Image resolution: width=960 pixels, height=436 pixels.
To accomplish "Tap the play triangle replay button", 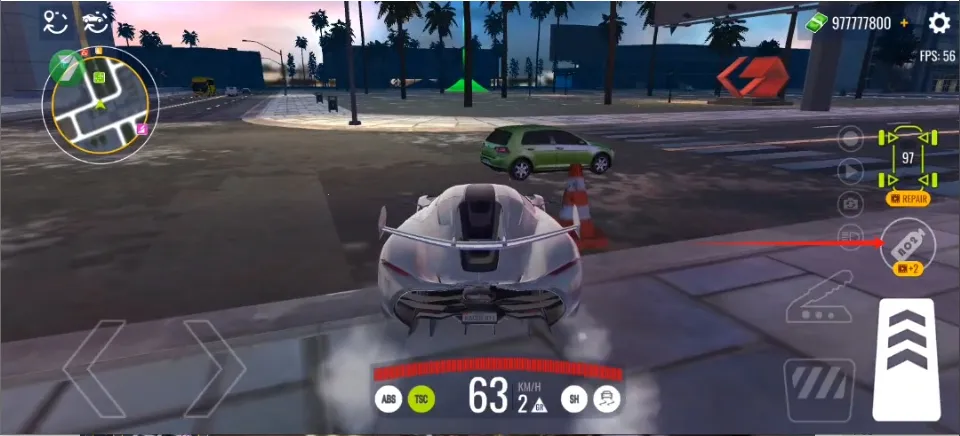I will click(850, 171).
